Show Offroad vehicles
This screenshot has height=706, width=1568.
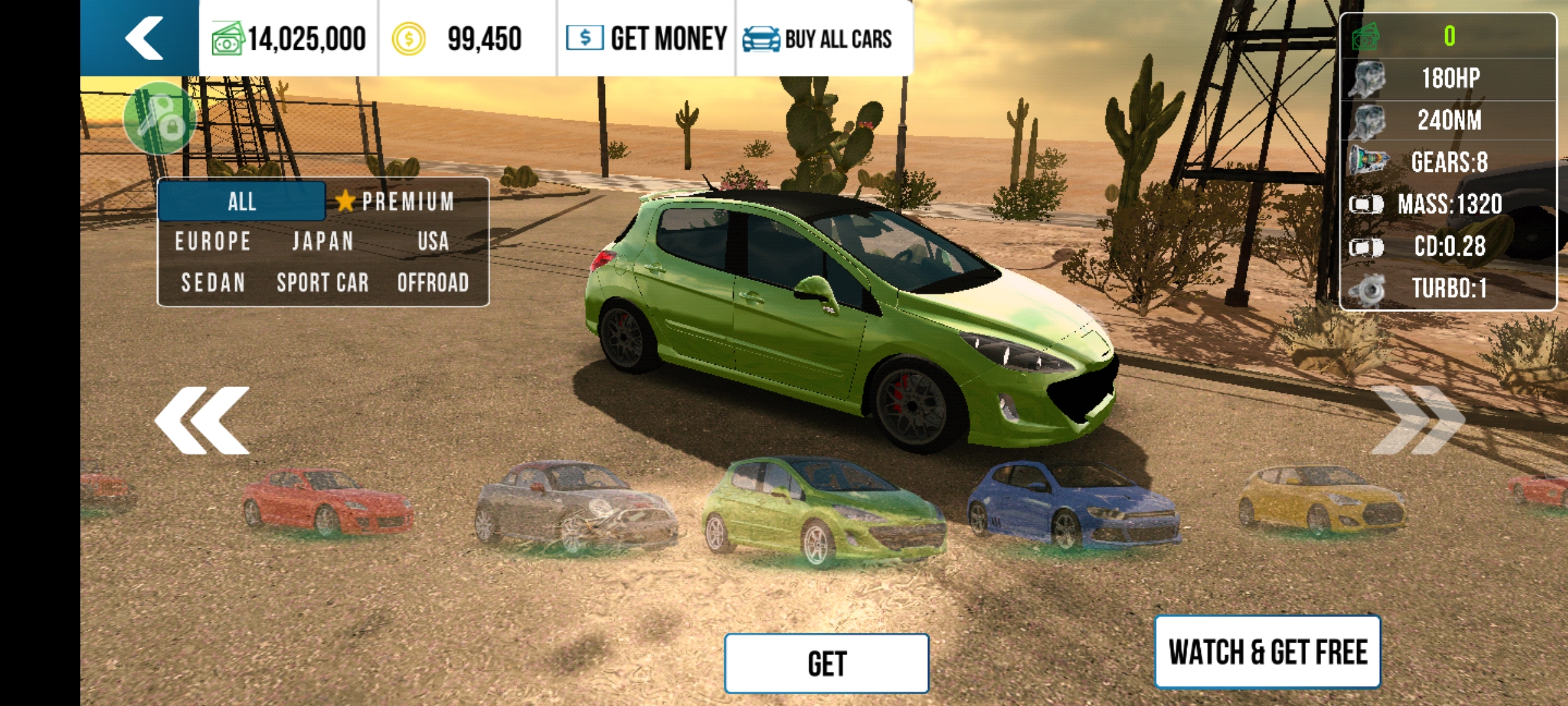coord(433,283)
